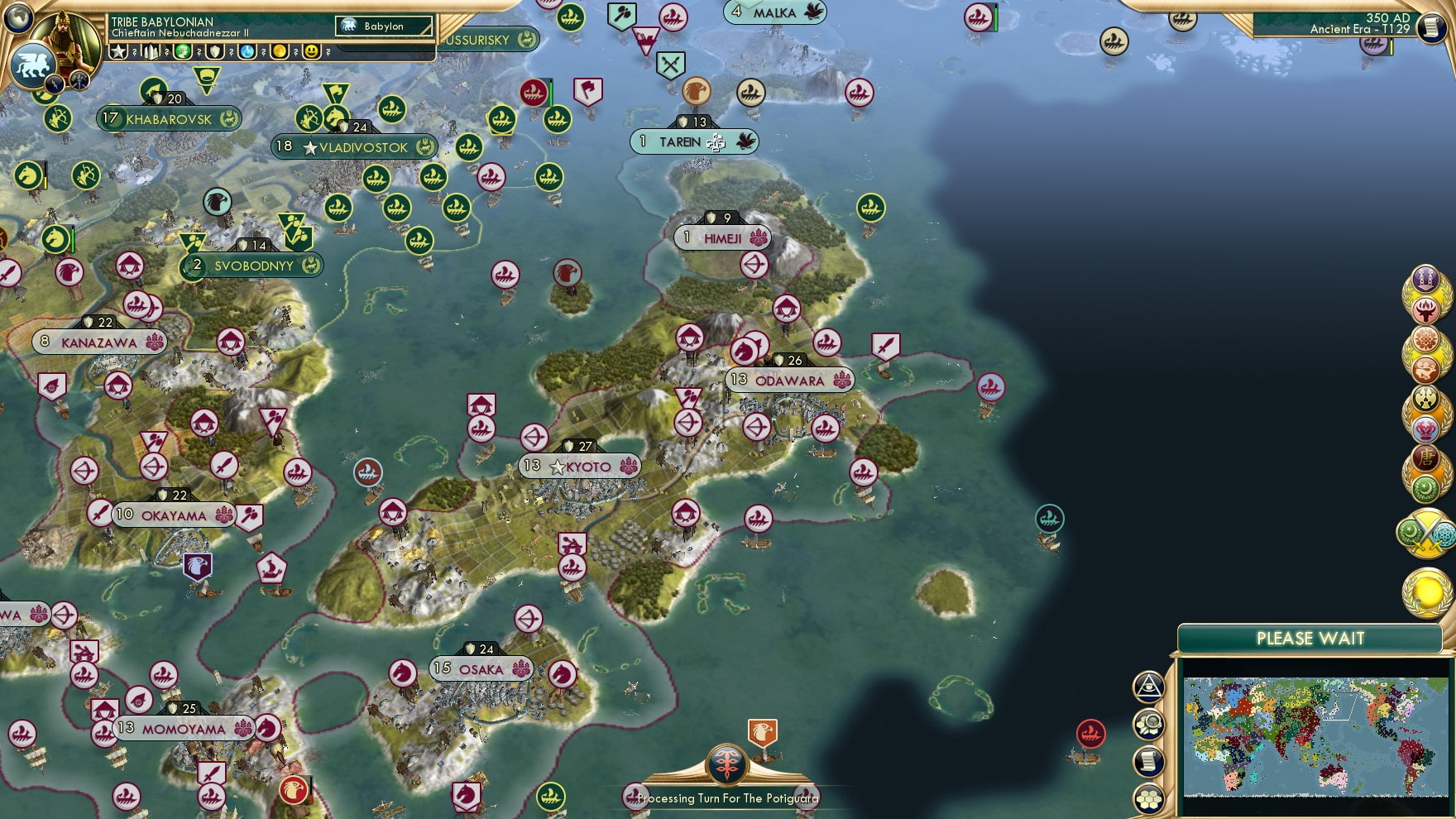Click the green culture icon in top bar
This screenshot has width=1456, height=819.
point(182,53)
